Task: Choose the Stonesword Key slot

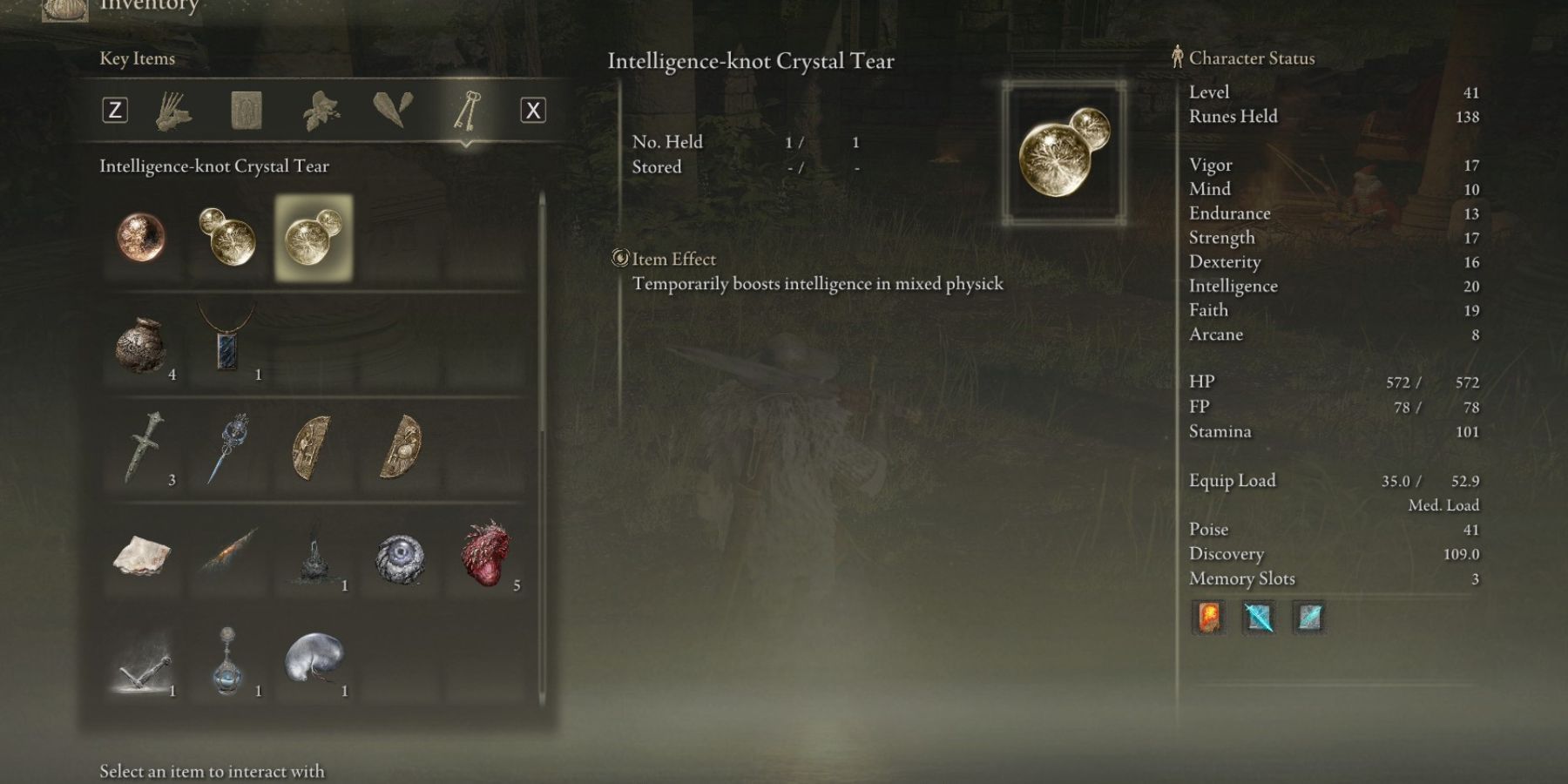Action: click(143, 448)
